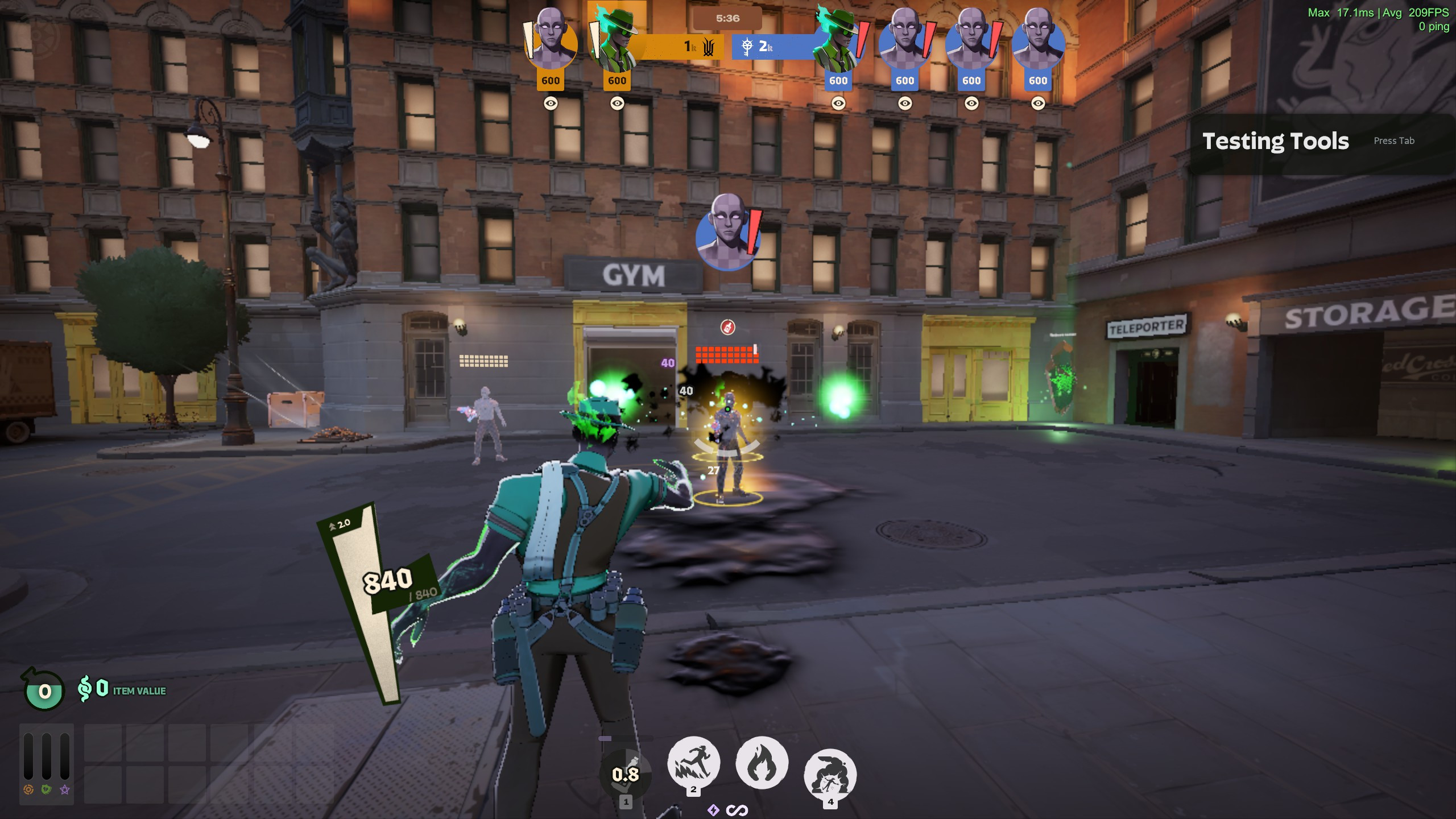Click the green souls orb counter
The width and height of the screenshot is (1456, 819).
coord(44,691)
